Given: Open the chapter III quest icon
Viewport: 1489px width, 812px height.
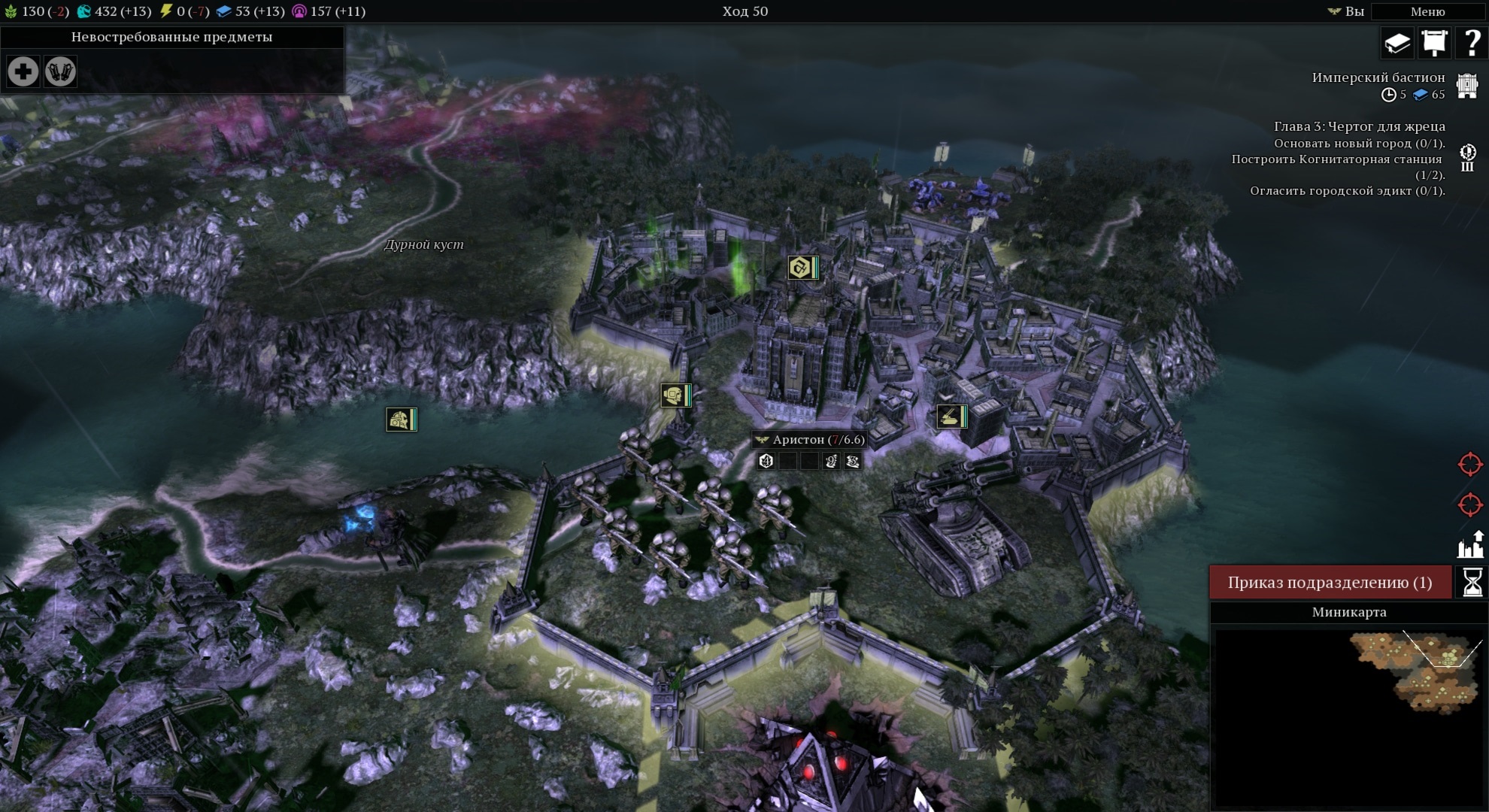Looking at the screenshot, I should click(x=1467, y=158).
